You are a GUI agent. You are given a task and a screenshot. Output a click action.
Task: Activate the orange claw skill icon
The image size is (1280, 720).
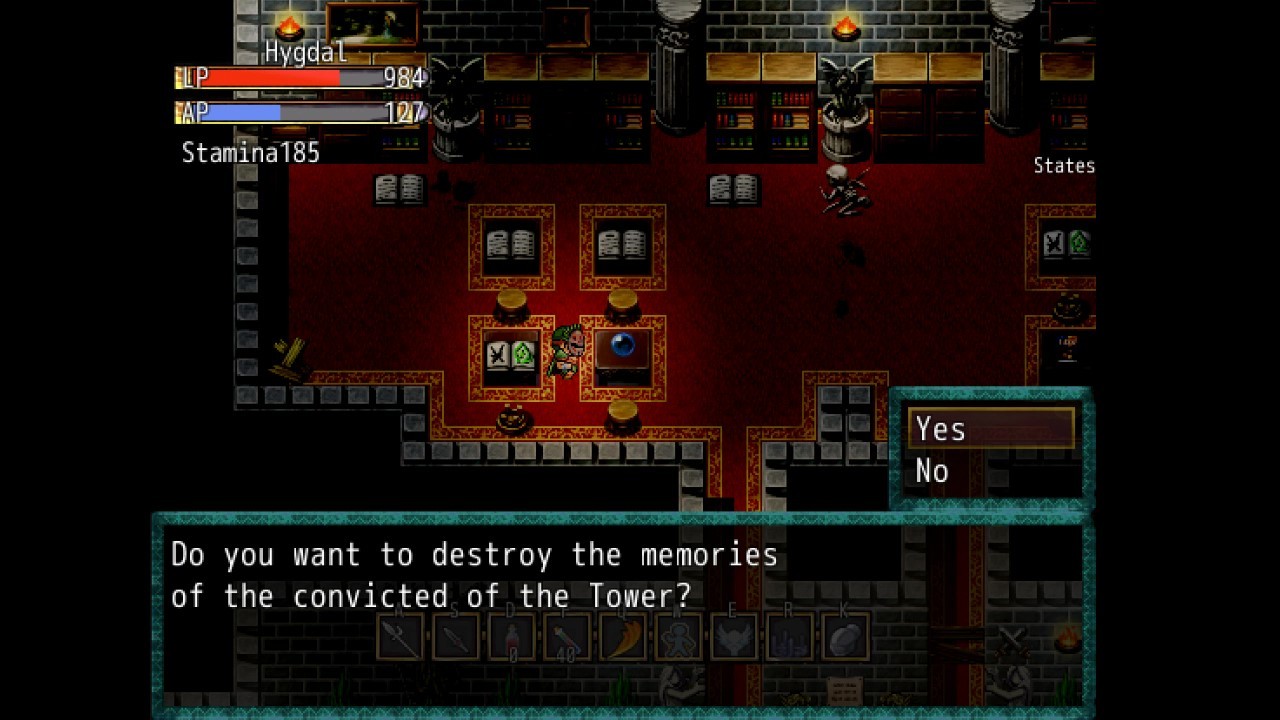(621, 636)
